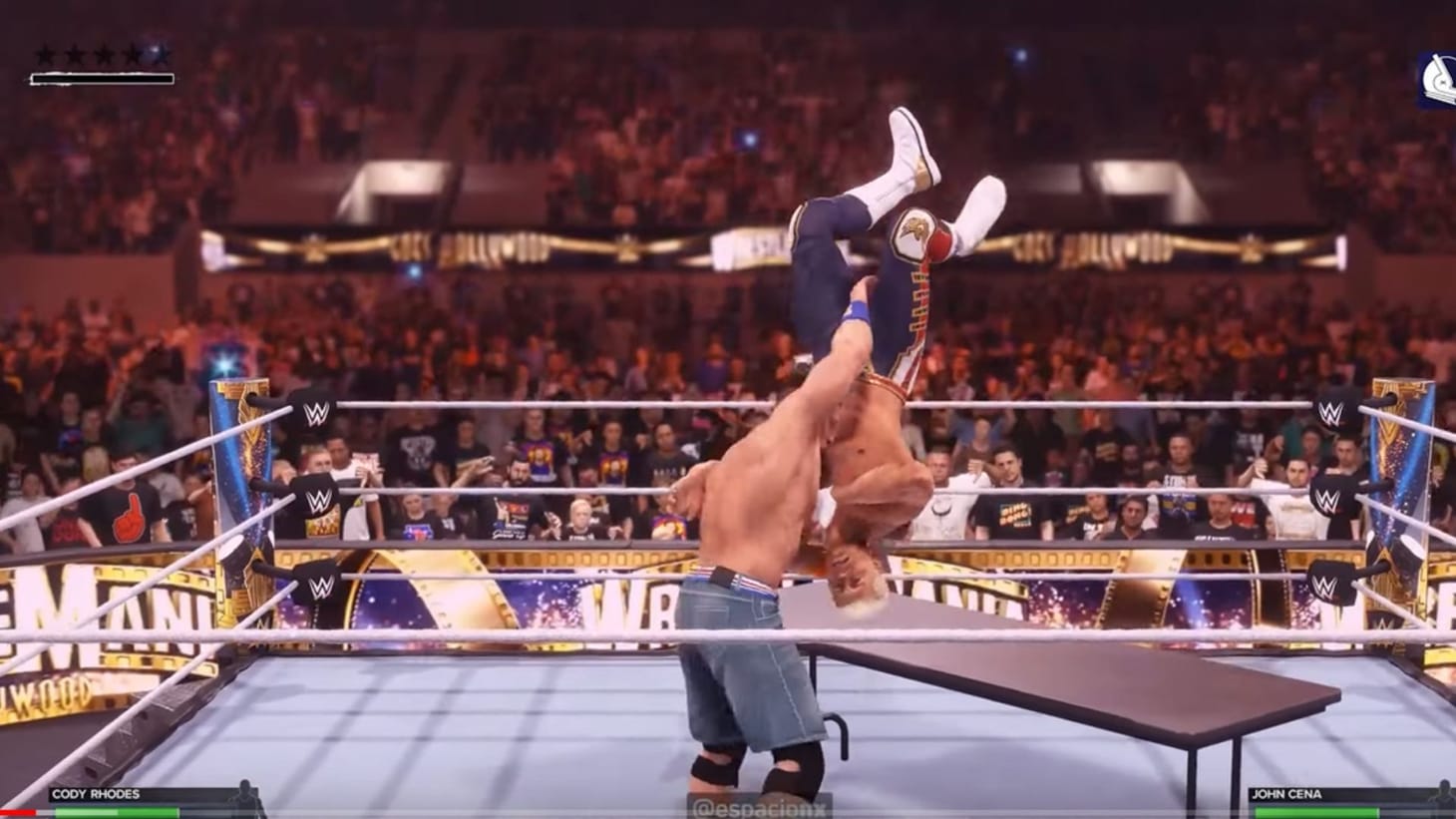This screenshot has width=1456, height=819.
Task: Click the first star in the match rating
Action: coord(45,54)
